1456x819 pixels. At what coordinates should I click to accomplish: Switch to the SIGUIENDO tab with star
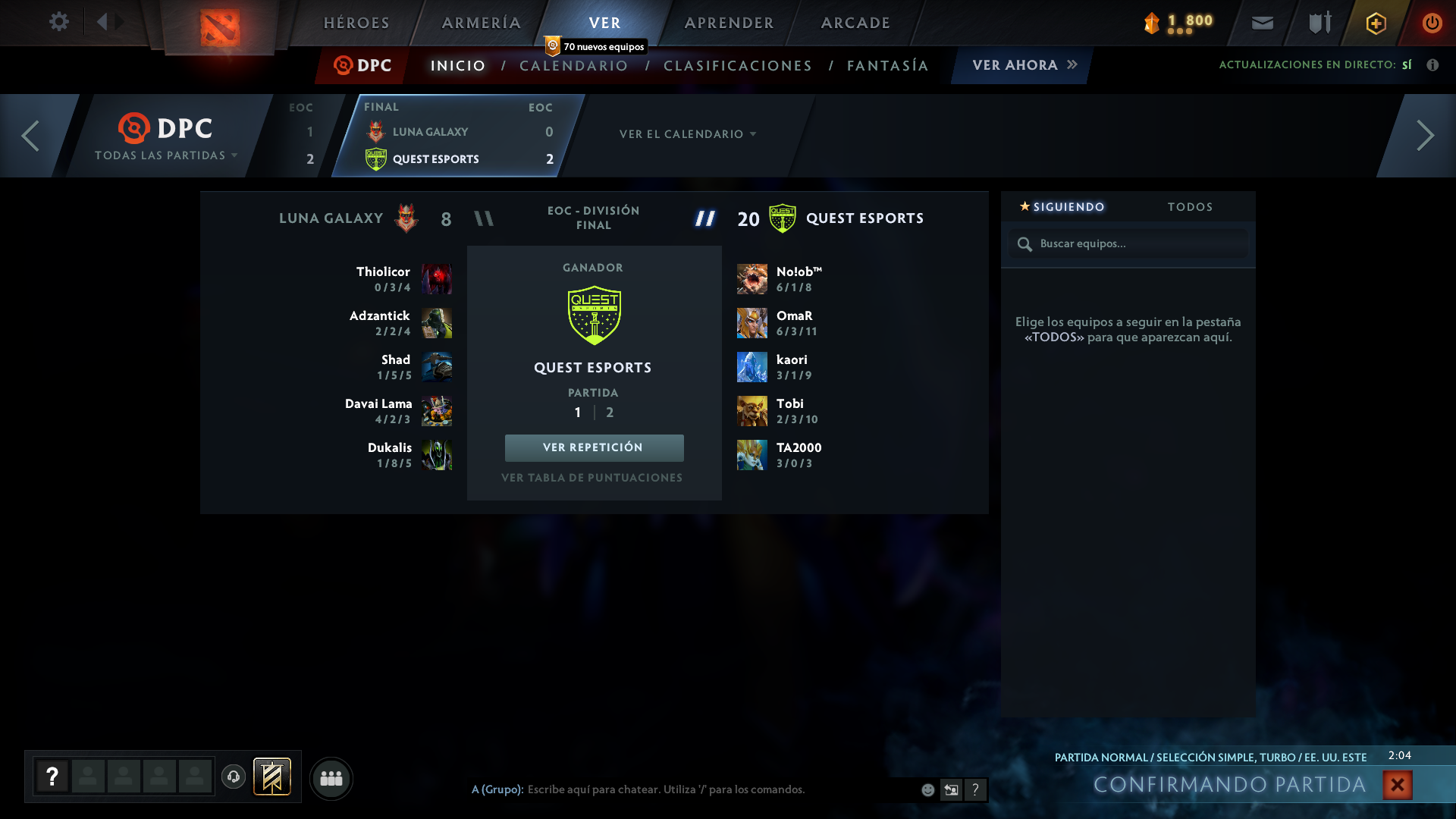coord(1062,206)
